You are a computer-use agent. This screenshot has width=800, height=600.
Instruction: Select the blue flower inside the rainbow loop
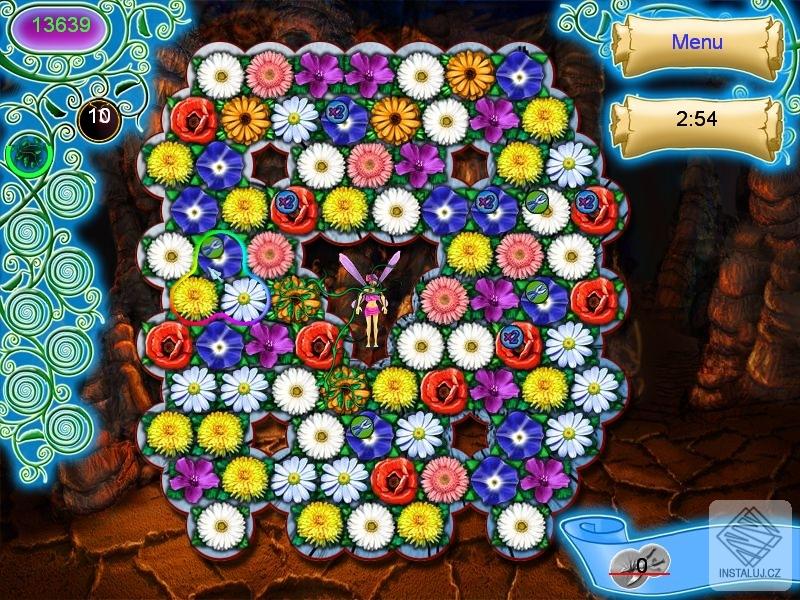click(x=221, y=255)
